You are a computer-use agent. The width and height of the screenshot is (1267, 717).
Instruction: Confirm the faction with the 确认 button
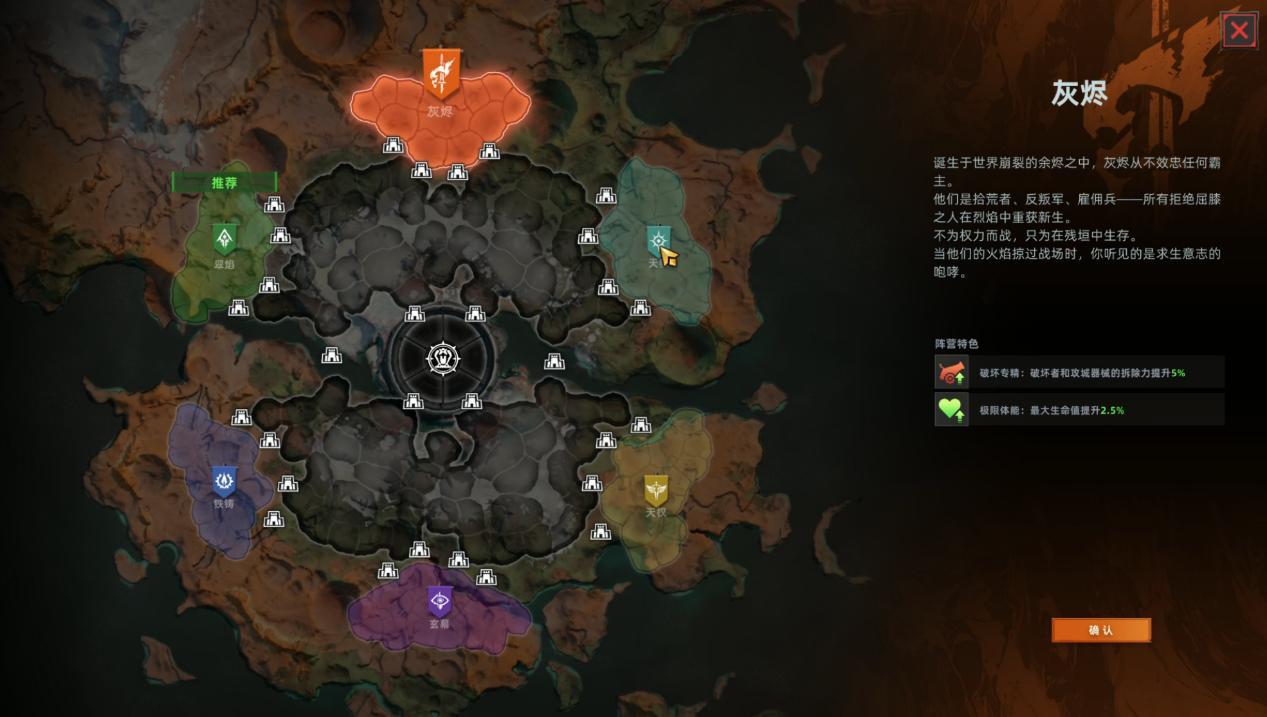tap(1100, 630)
